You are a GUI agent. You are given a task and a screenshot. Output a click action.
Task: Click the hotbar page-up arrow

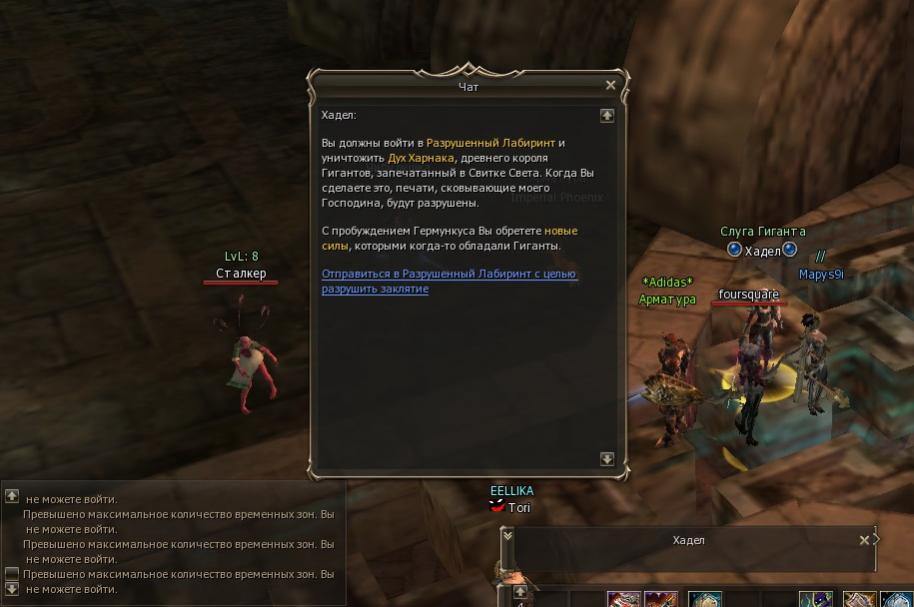pos(520,592)
